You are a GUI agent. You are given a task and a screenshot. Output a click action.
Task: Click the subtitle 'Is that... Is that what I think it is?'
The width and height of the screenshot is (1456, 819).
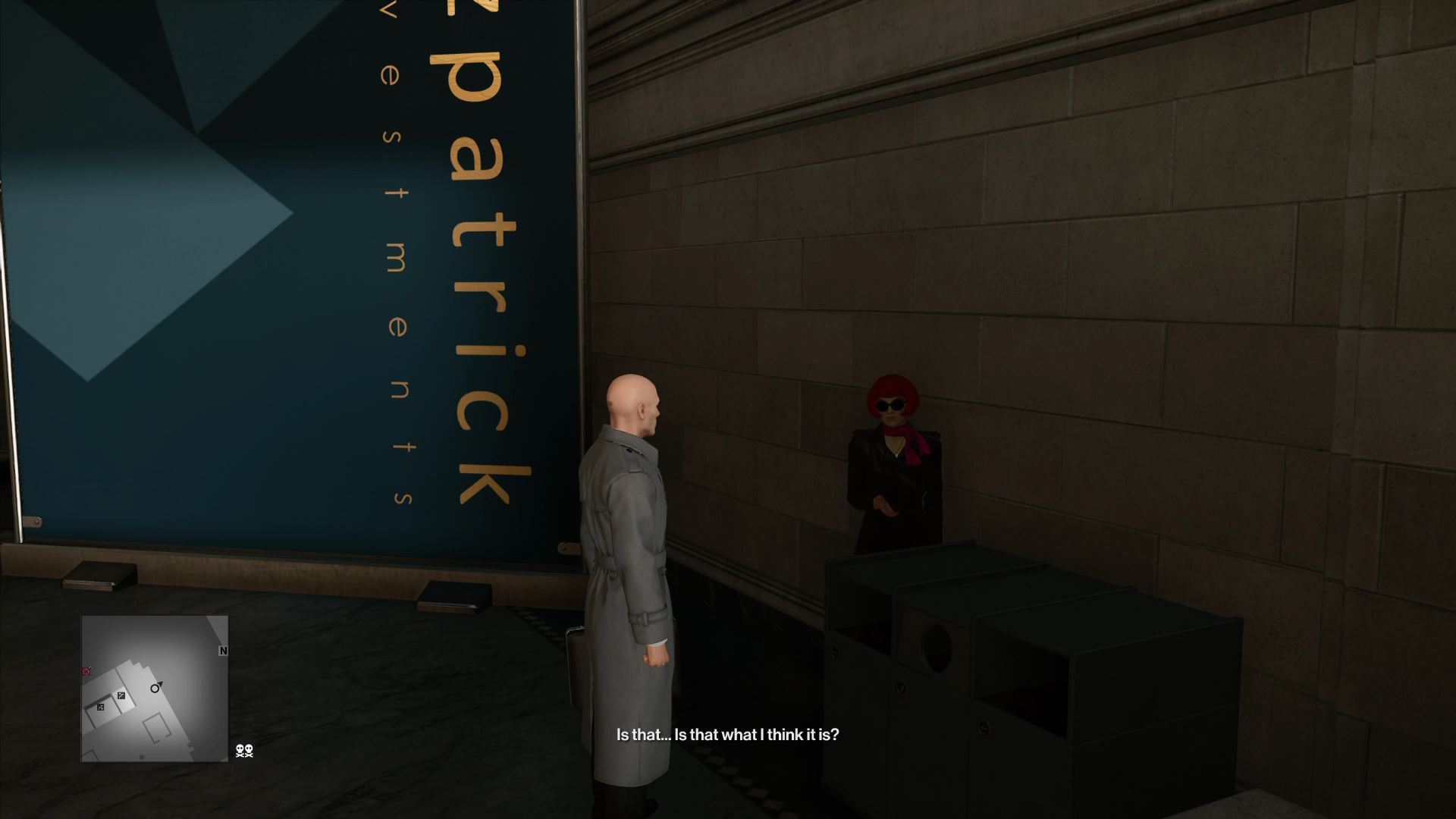coord(726,734)
